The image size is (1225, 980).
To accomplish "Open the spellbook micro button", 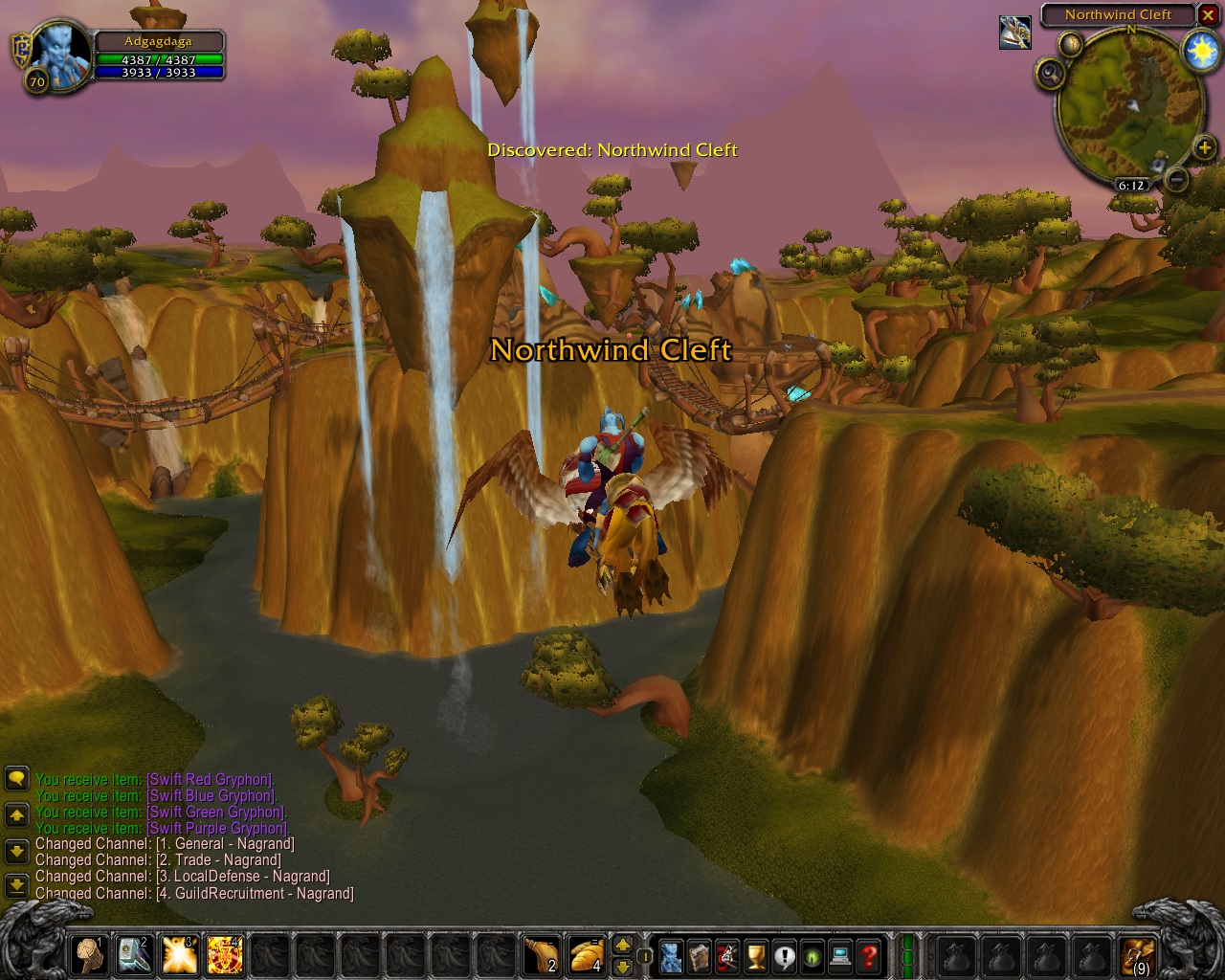I will pyautogui.click(x=700, y=955).
